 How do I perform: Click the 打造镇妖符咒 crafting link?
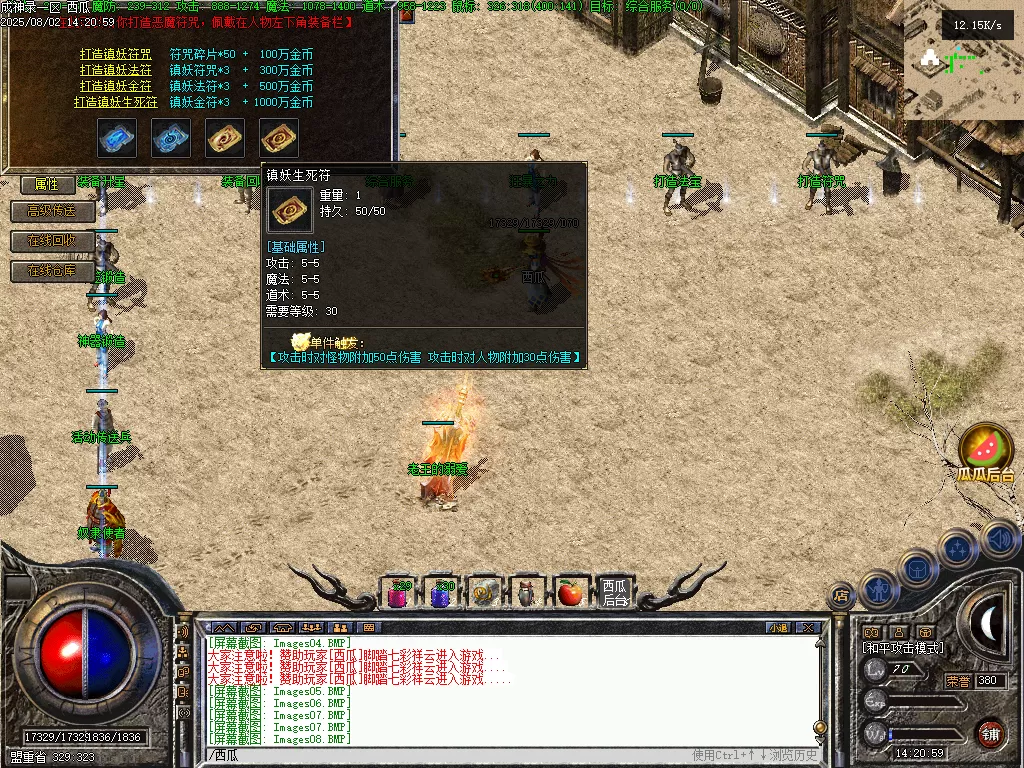coord(116,54)
